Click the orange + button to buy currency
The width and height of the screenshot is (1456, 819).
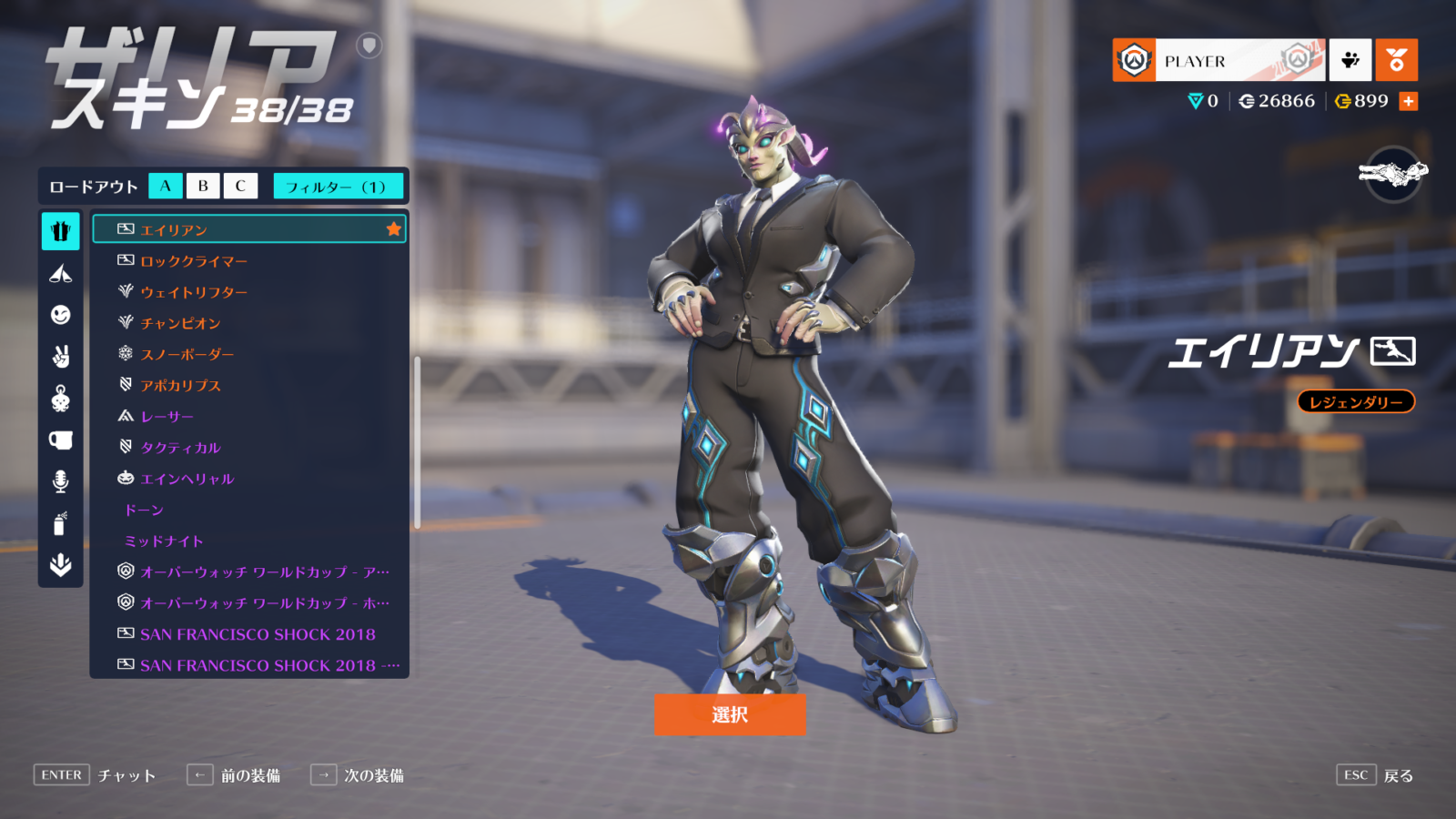click(1409, 101)
